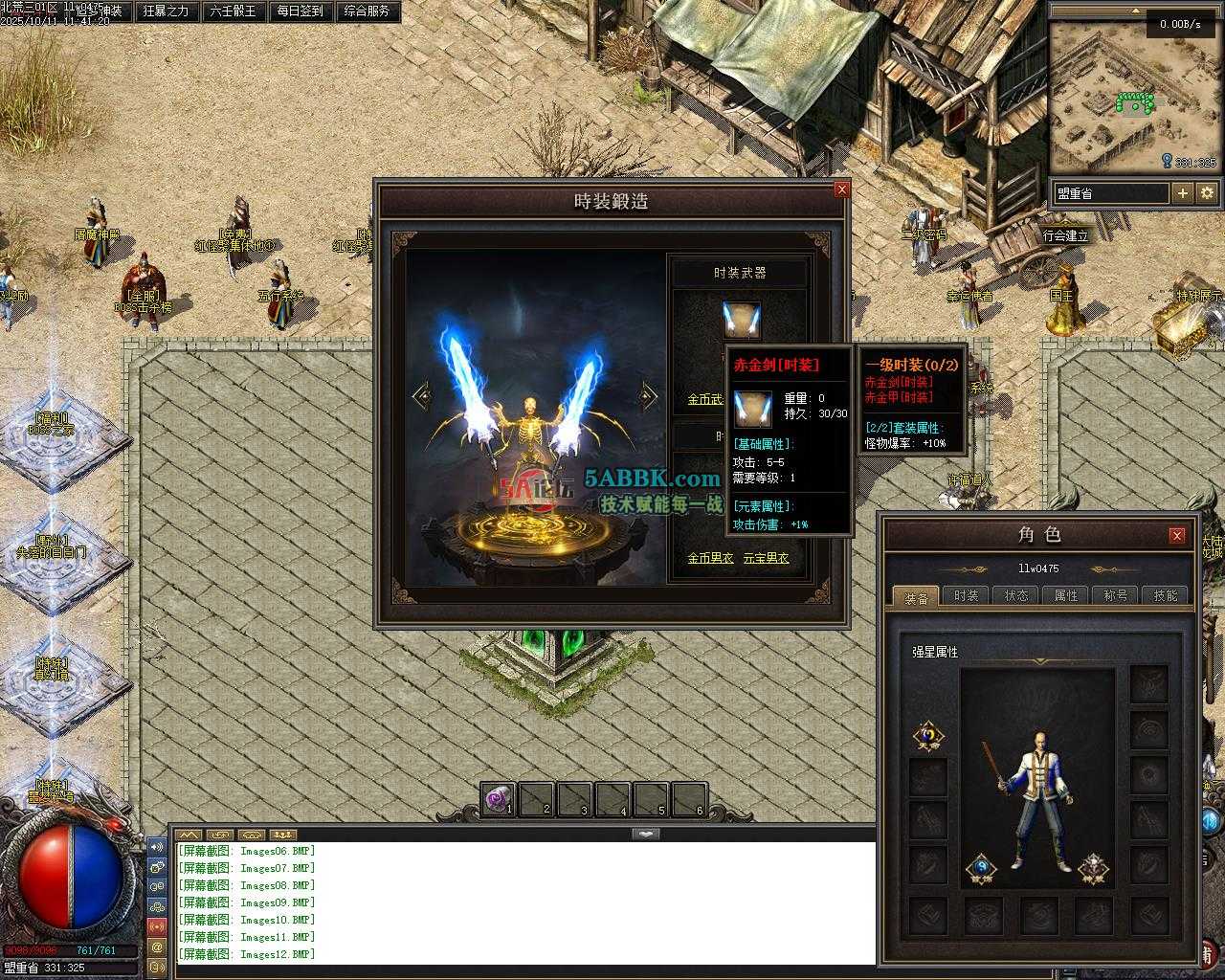Switch to the 状态 status tab
The height and width of the screenshot is (980, 1225).
tap(1016, 595)
